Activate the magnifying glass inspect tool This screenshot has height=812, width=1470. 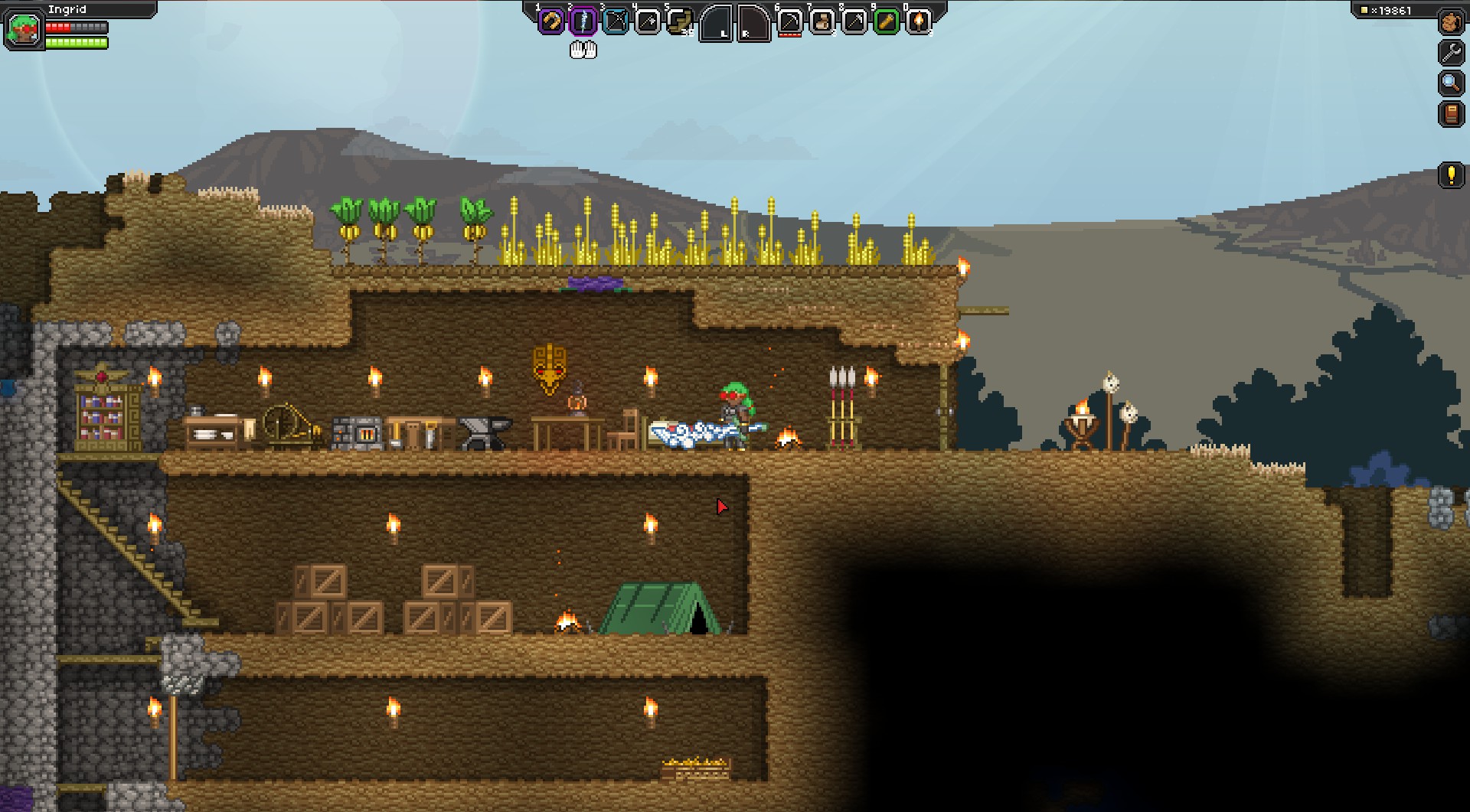click(1451, 83)
